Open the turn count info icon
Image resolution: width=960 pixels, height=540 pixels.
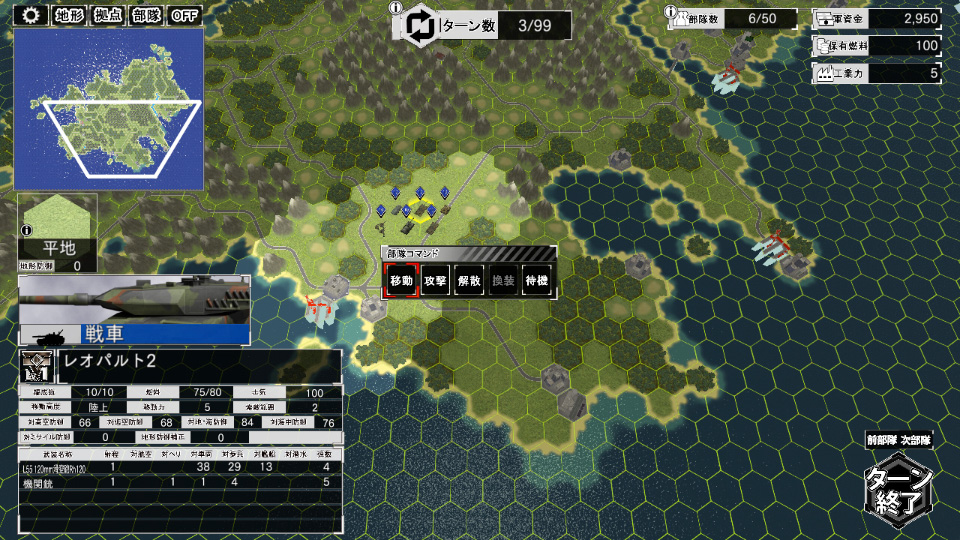pos(396,9)
